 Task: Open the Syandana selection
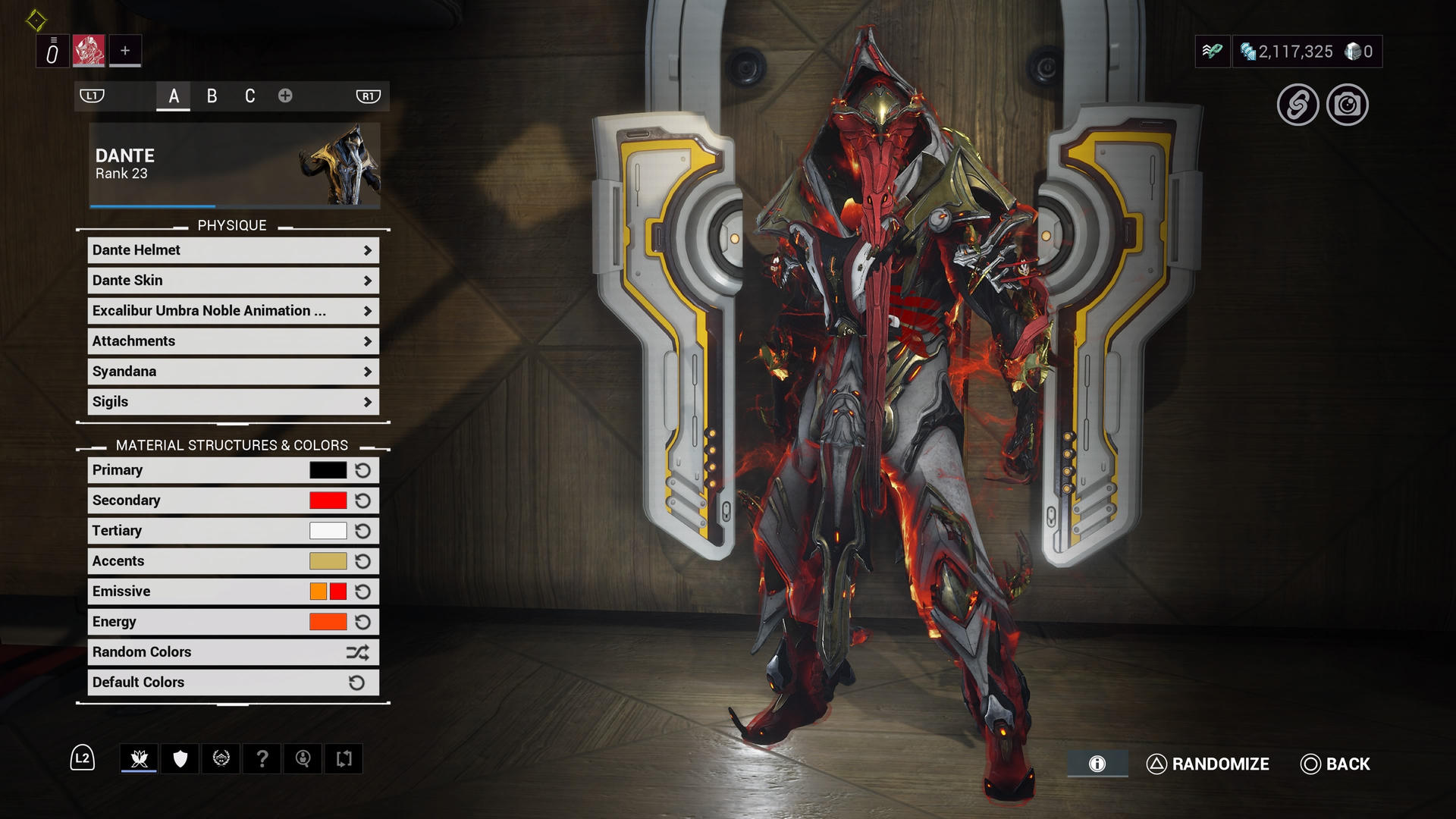(231, 372)
